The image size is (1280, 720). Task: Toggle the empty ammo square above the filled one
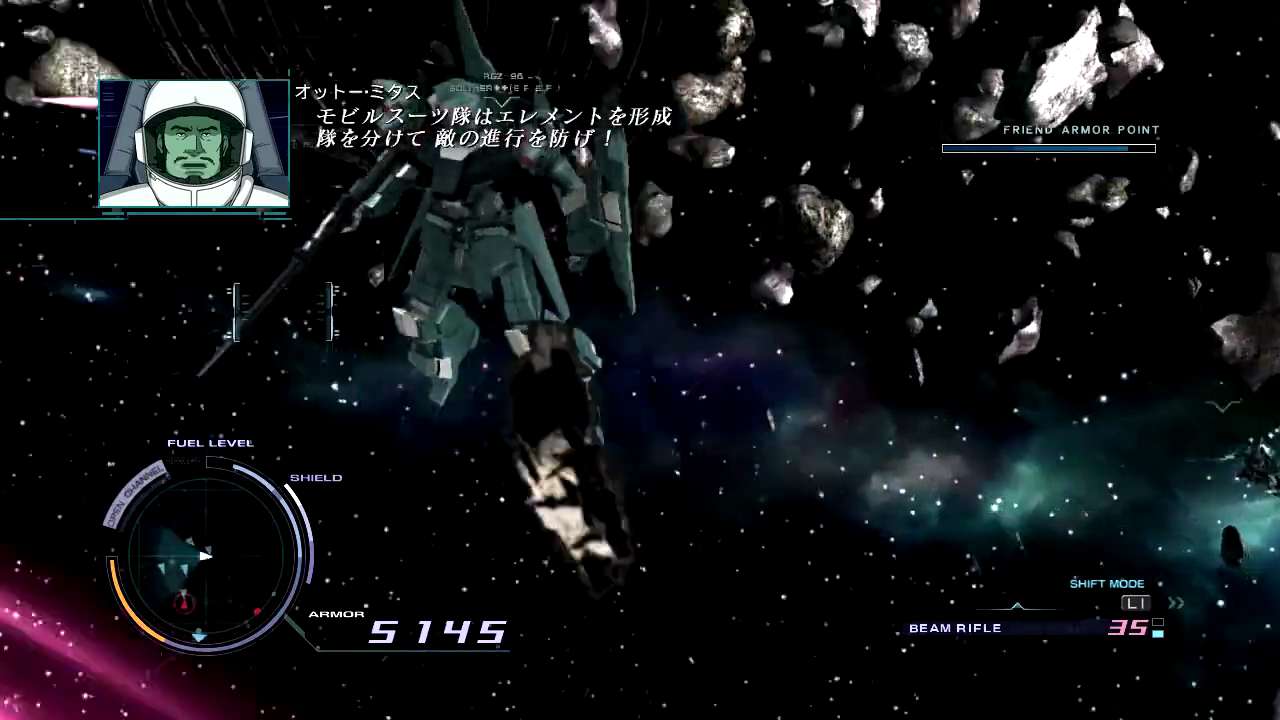click(x=1158, y=622)
